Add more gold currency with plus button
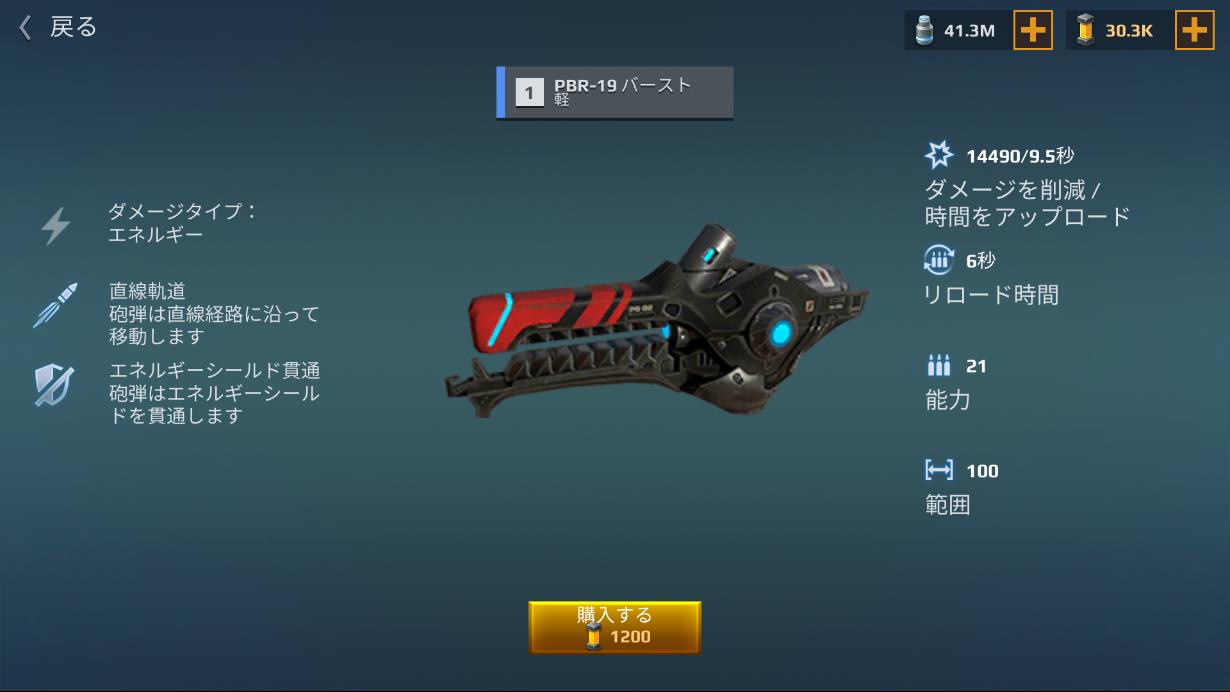Viewport: 1230px width, 692px height. [x=1194, y=30]
